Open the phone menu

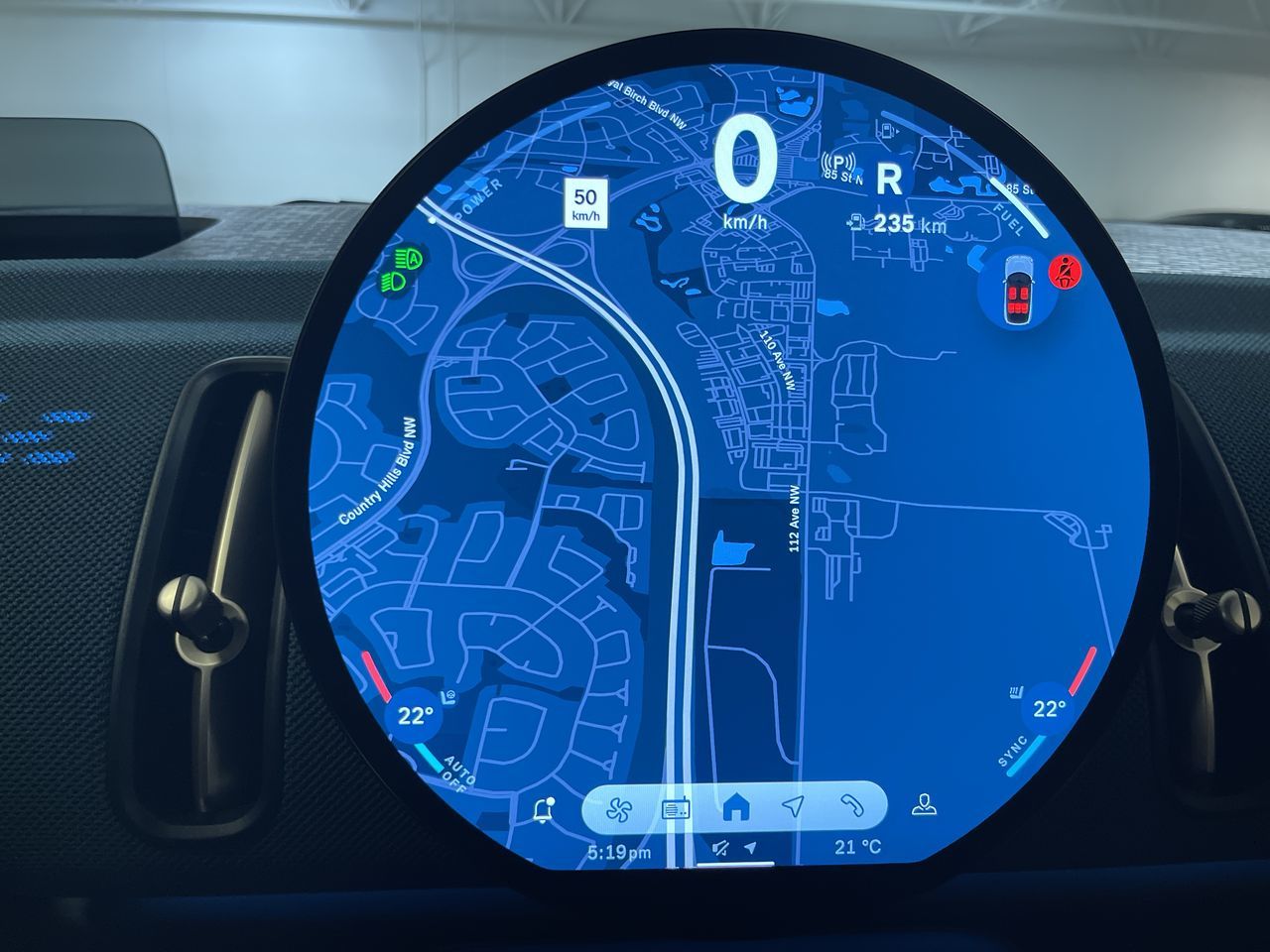(x=849, y=808)
